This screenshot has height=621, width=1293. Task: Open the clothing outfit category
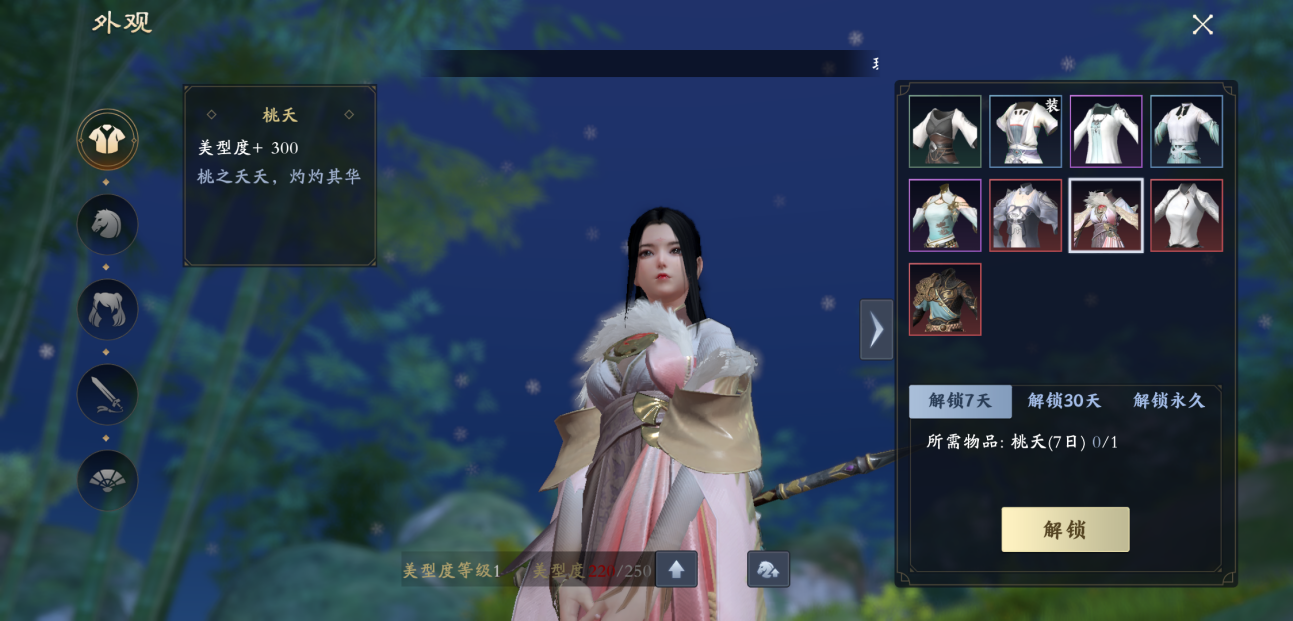click(107, 140)
